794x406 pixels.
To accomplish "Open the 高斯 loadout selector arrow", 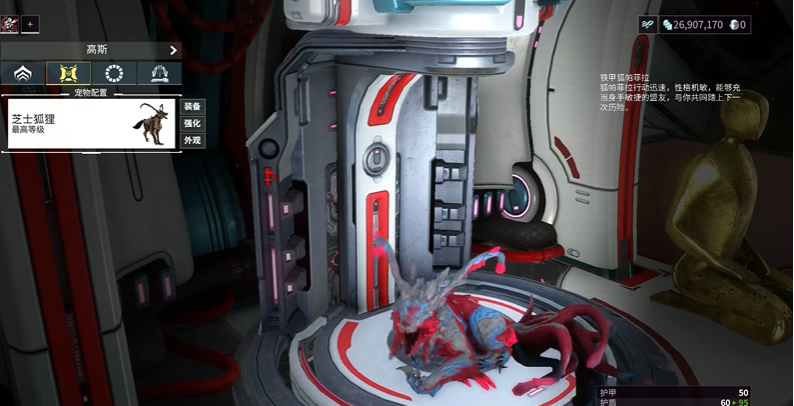I will tap(173, 50).
